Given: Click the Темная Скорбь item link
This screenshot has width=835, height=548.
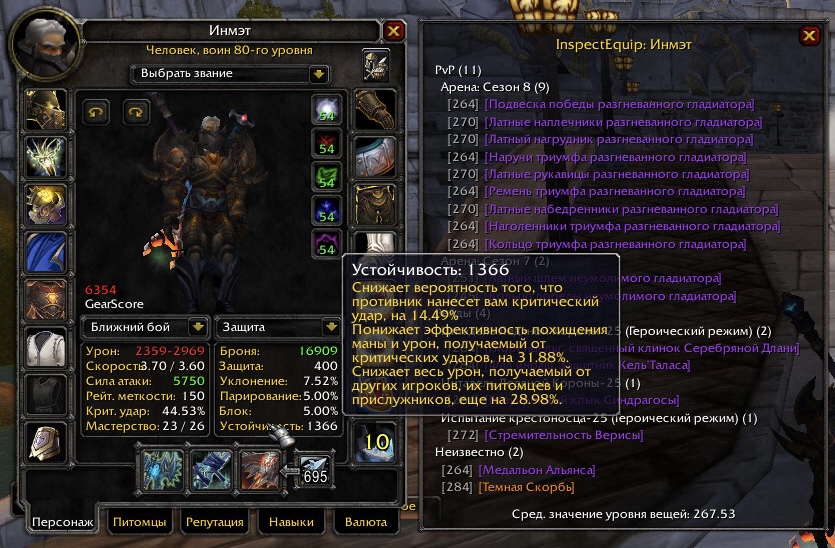Looking at the screenshot, I should click(x=528, y=487).
